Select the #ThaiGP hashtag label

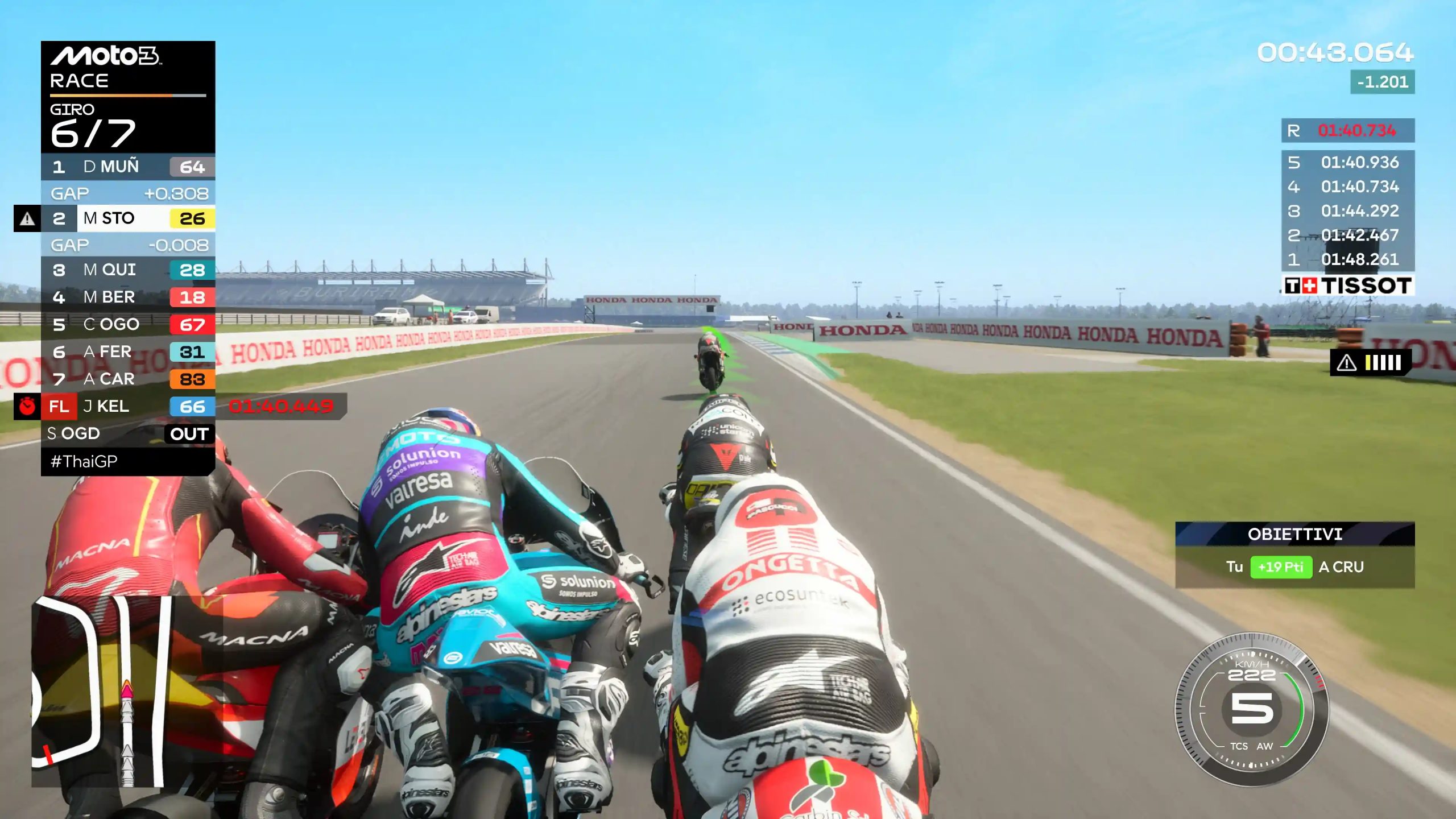click(x=82, y=461)
